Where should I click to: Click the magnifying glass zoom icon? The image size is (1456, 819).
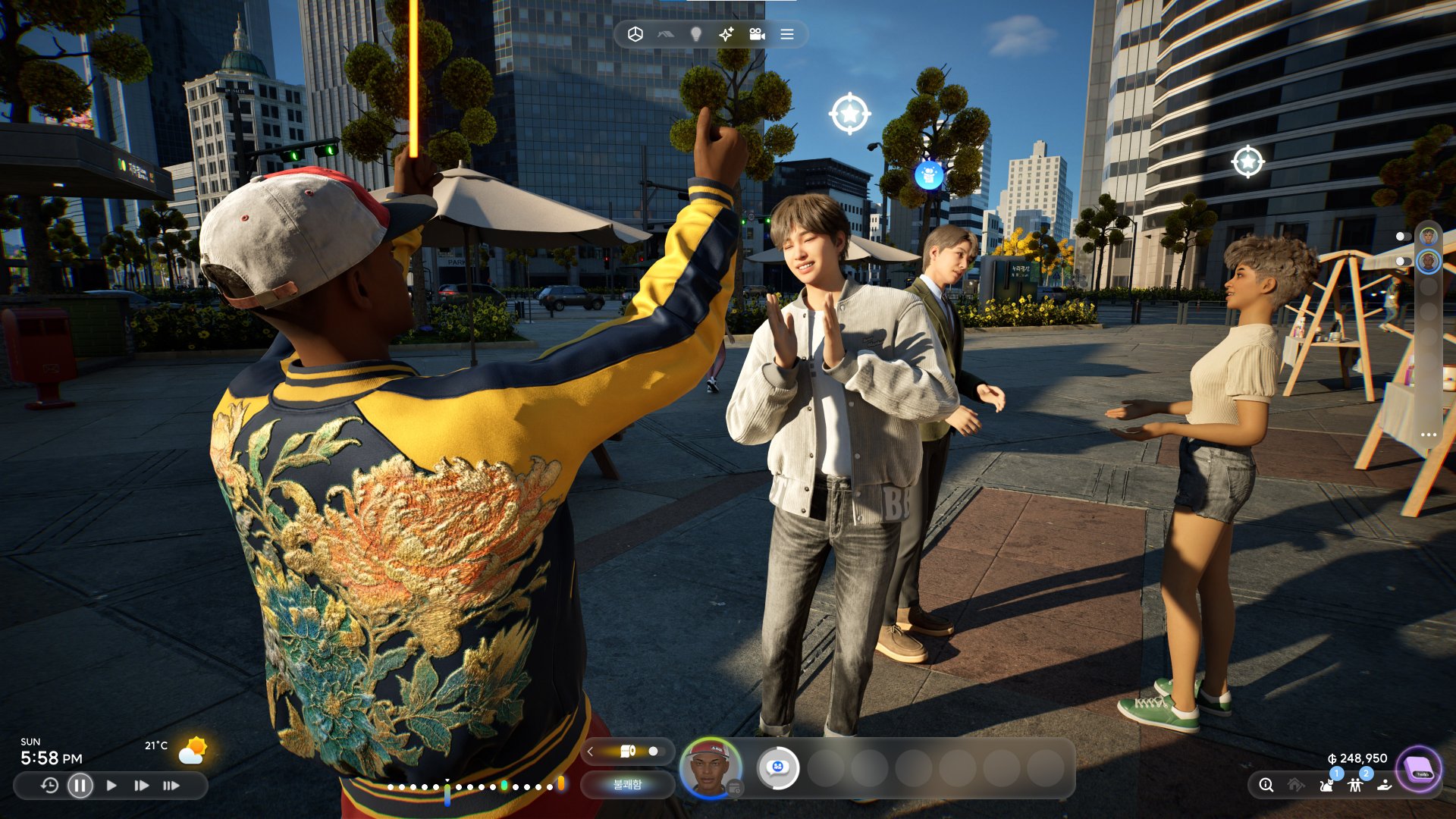click(x=1267, y=786)
